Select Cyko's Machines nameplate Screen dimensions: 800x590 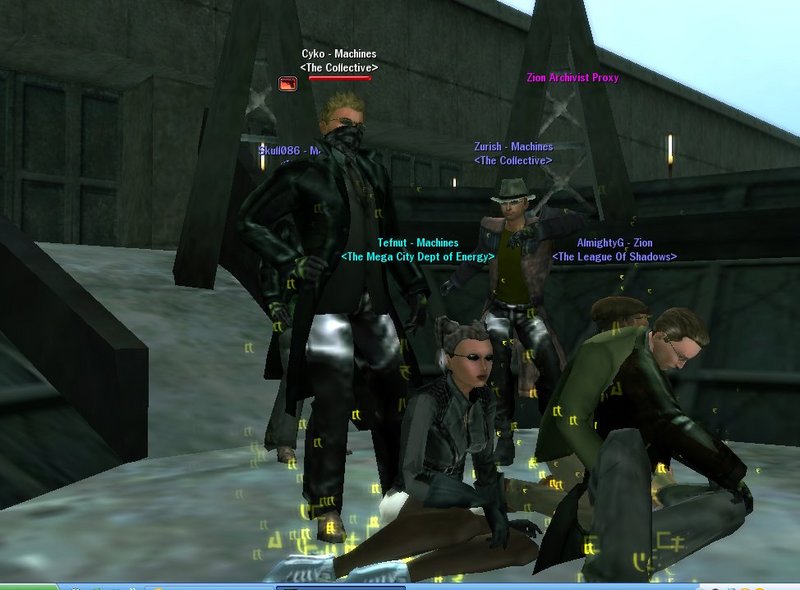339,54
